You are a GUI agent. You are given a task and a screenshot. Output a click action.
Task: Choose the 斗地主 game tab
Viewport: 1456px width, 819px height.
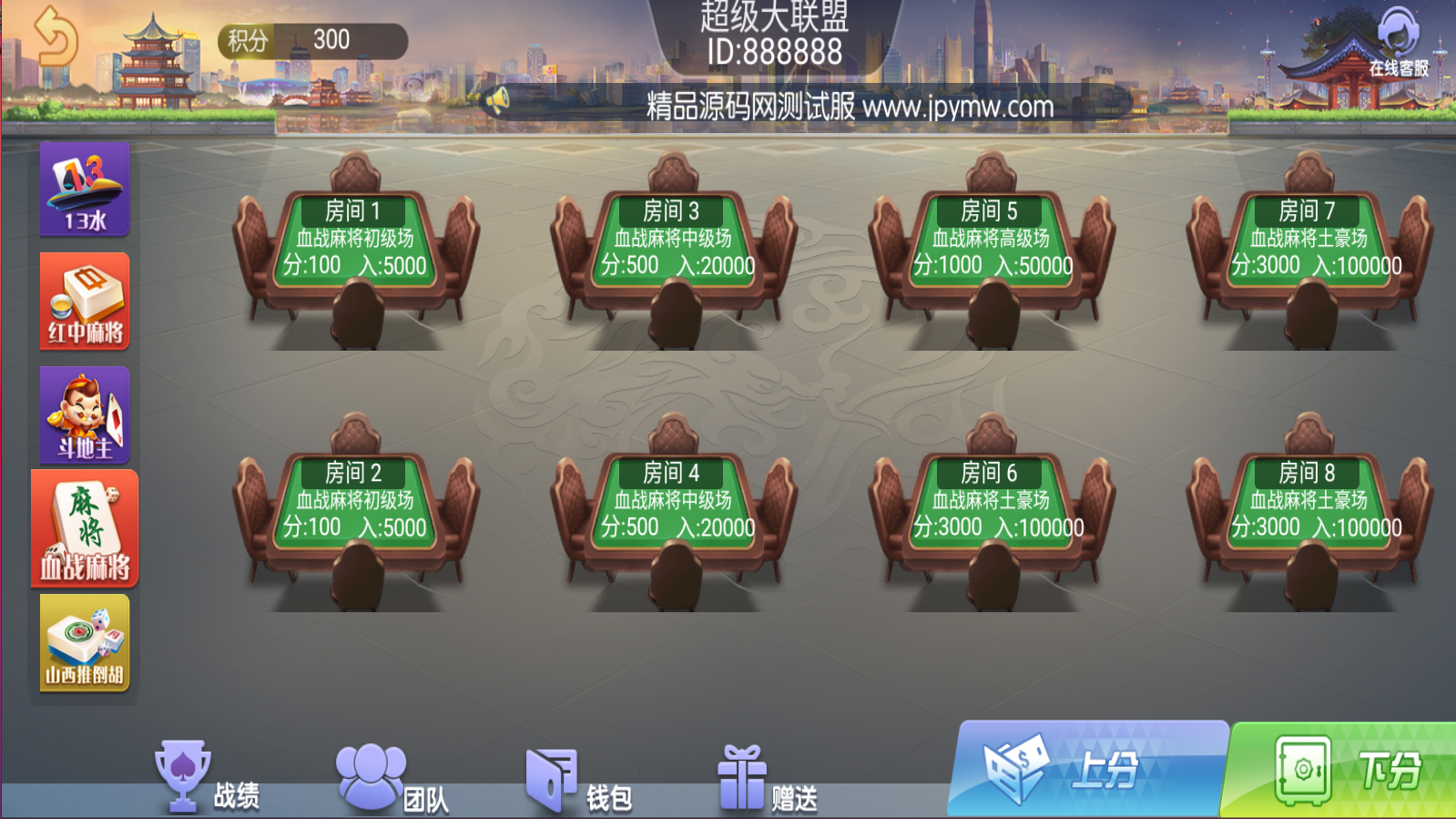pyautogui.click(x=85, y=415)
